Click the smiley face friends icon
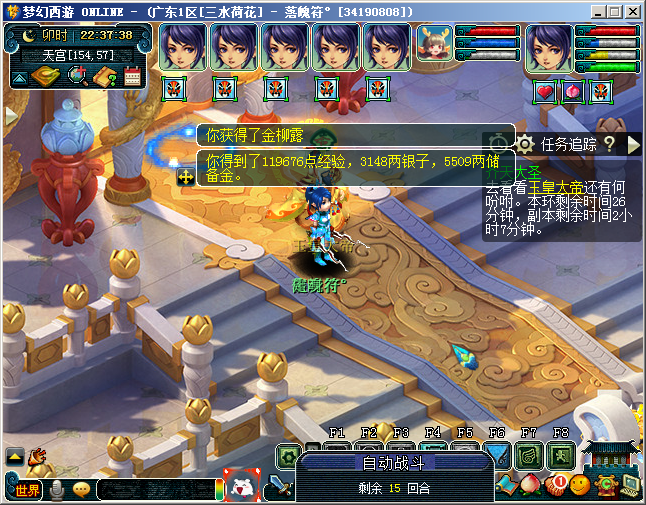The image size is (646, 505). click(x=579, y=486)
